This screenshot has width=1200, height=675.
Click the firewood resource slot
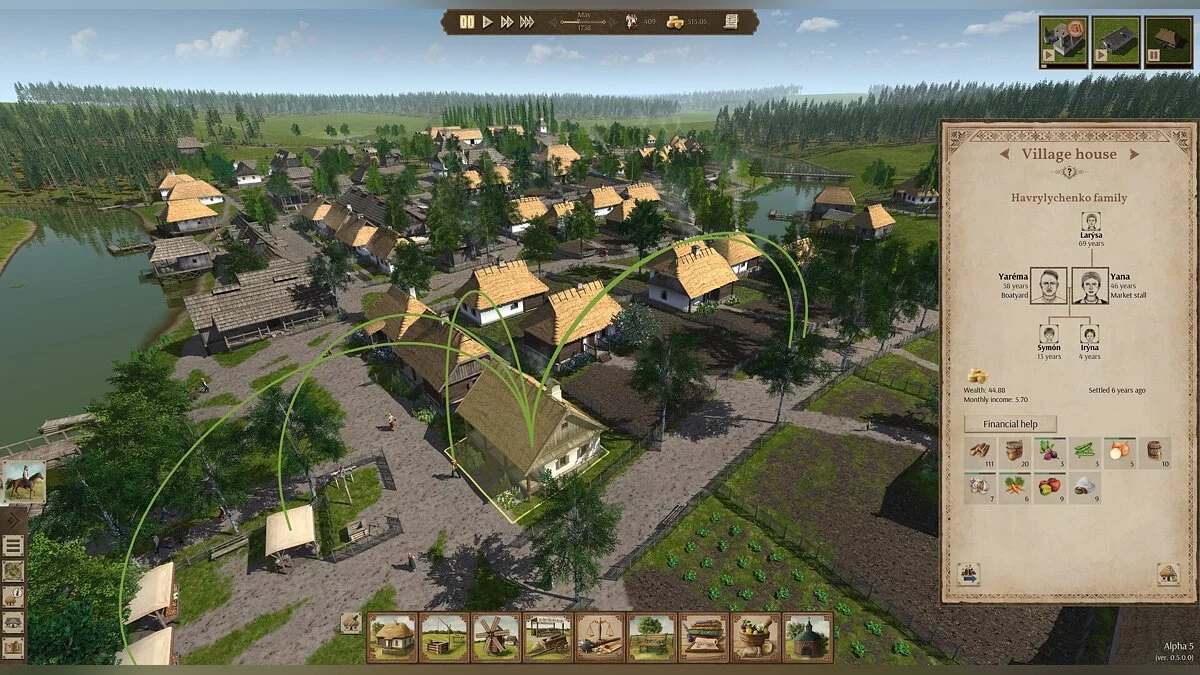pos(979,453)
